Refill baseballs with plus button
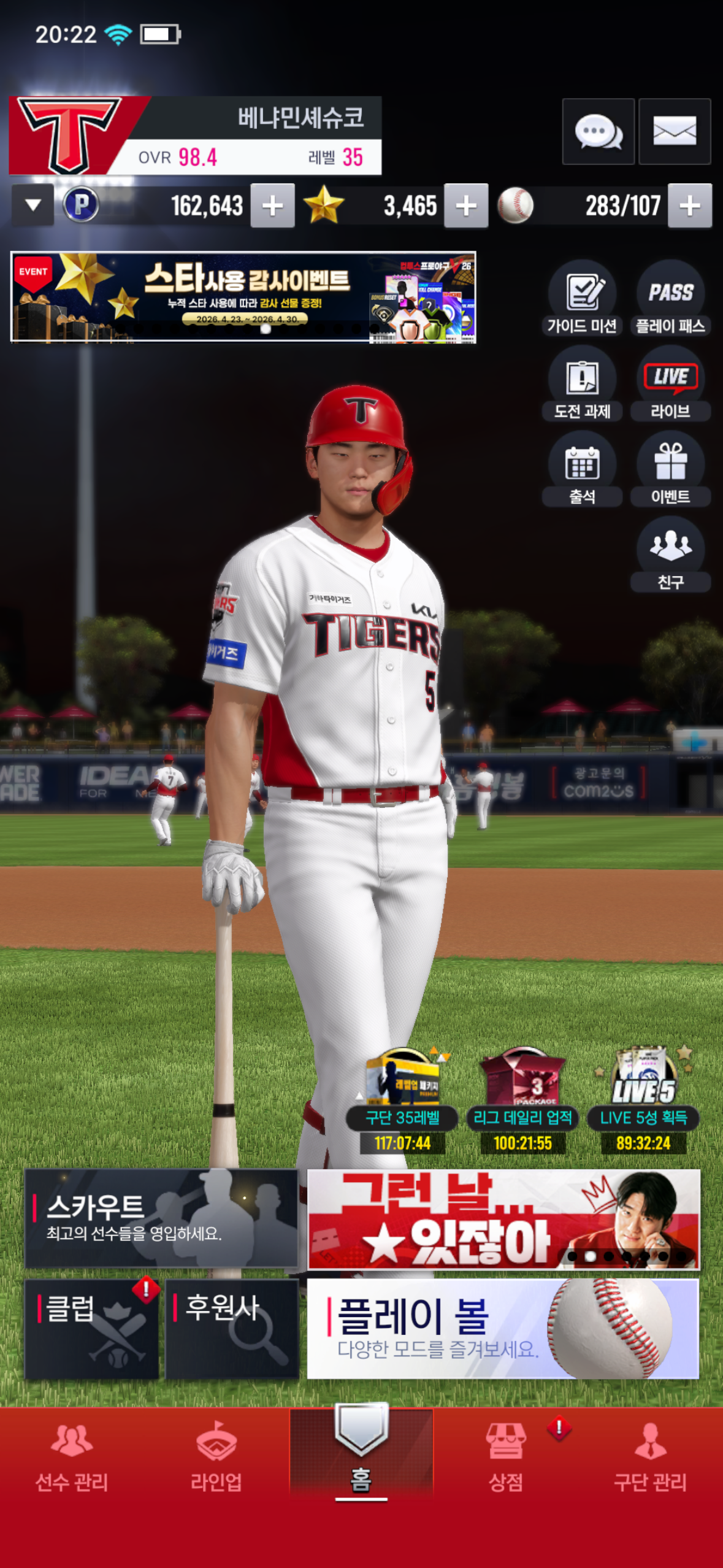Viewport: 723px width, 1568px height. click(690, 206)
